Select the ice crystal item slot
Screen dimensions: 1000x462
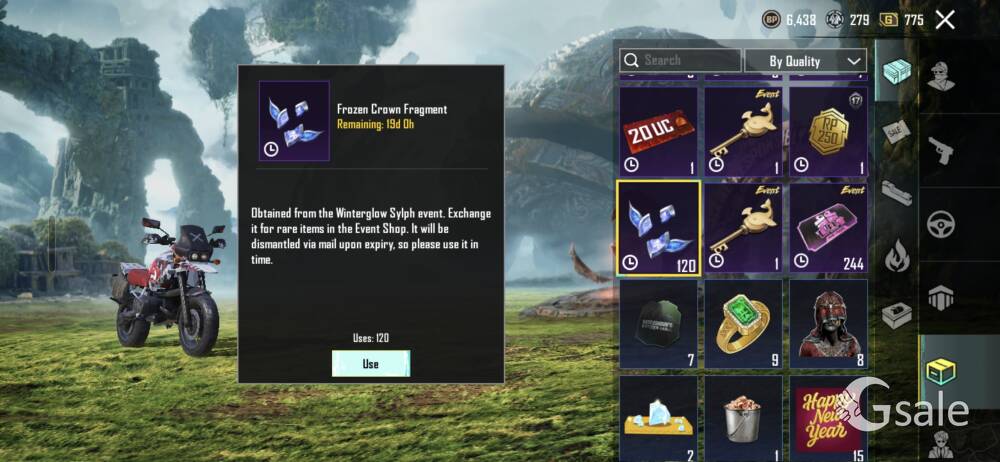click(659, 415)
